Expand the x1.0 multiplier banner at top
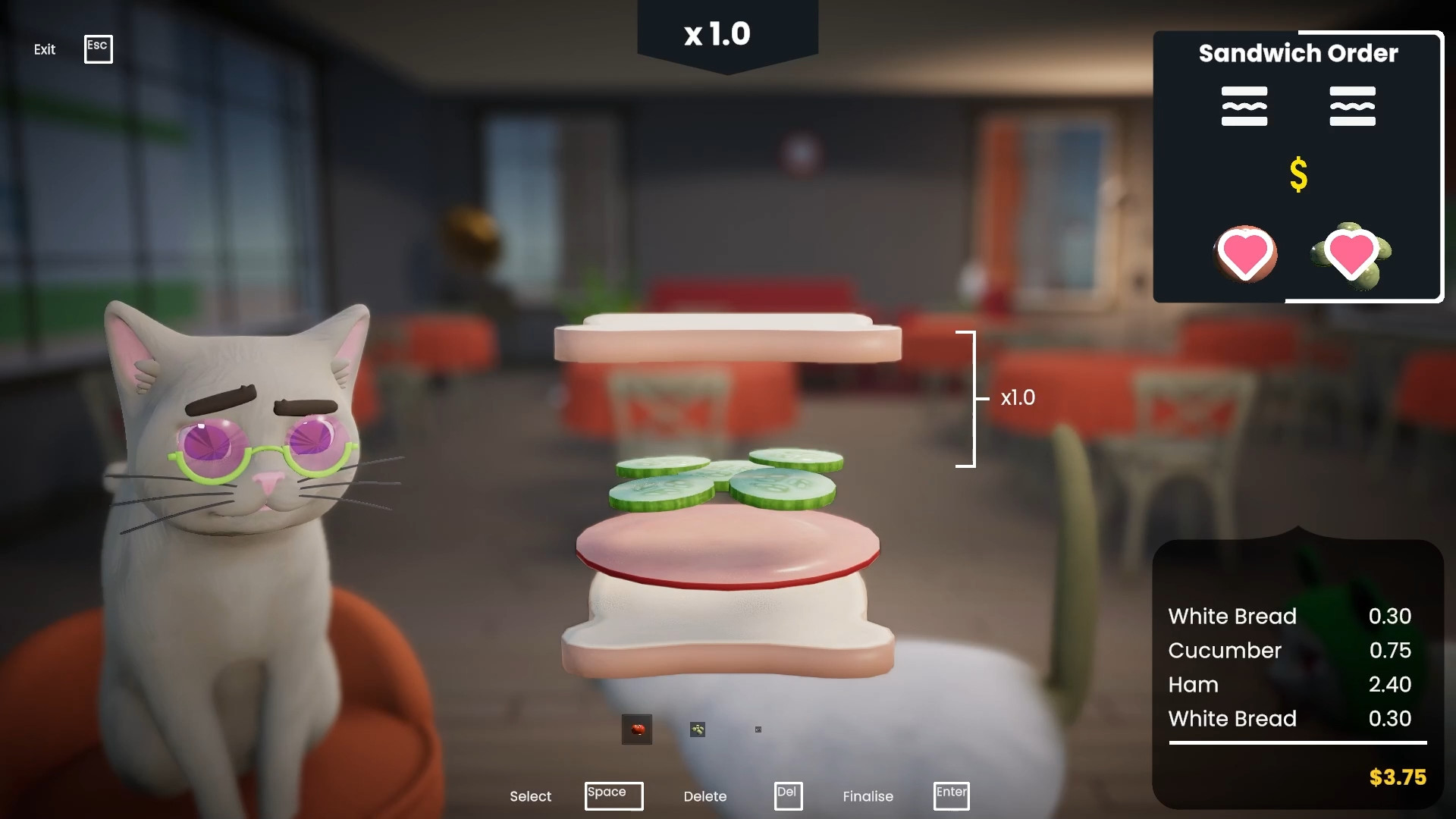The width and height of the screenshot is (1456, 819). [718, 34]
